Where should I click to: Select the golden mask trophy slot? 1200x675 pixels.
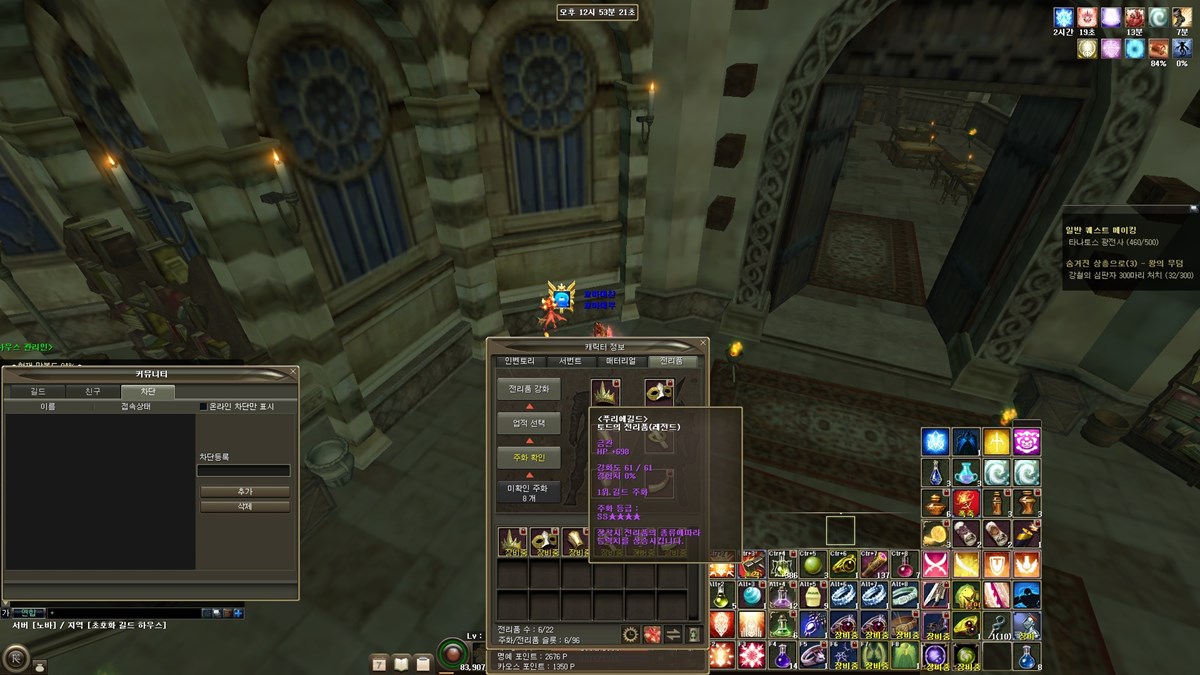coord(658,392)
